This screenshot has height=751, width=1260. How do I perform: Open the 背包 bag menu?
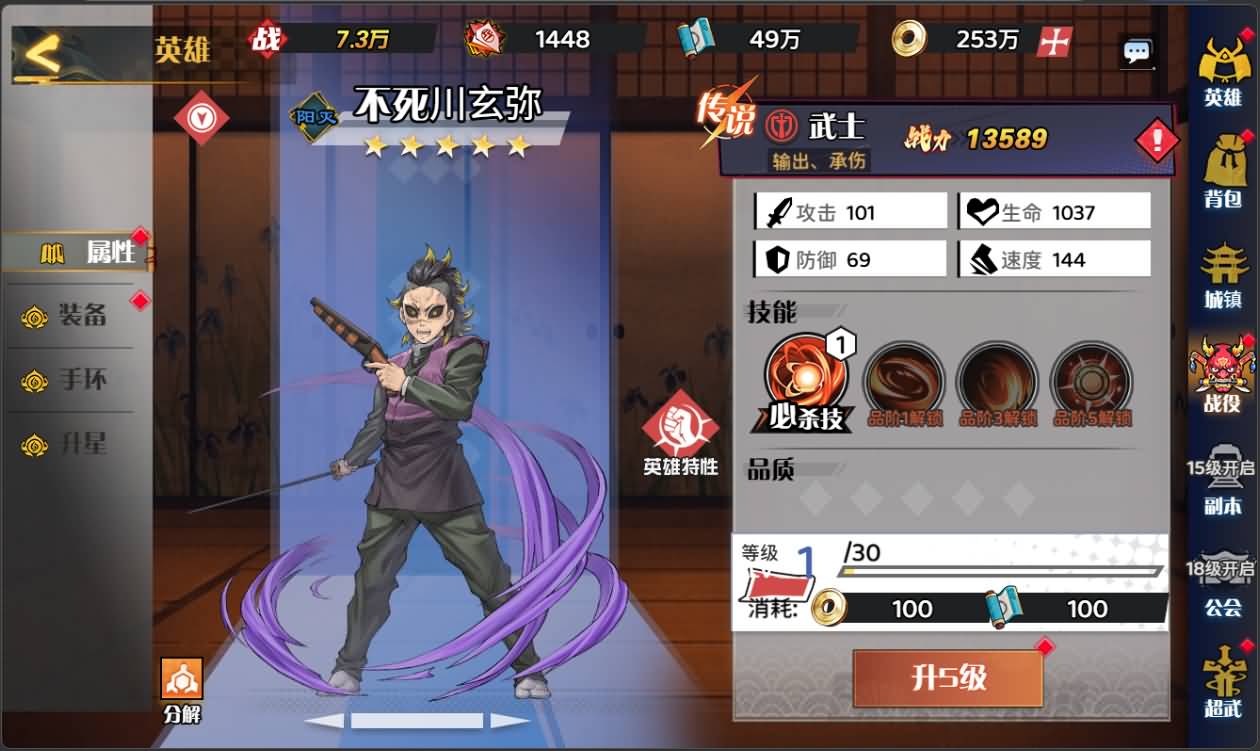(1222, 170)
